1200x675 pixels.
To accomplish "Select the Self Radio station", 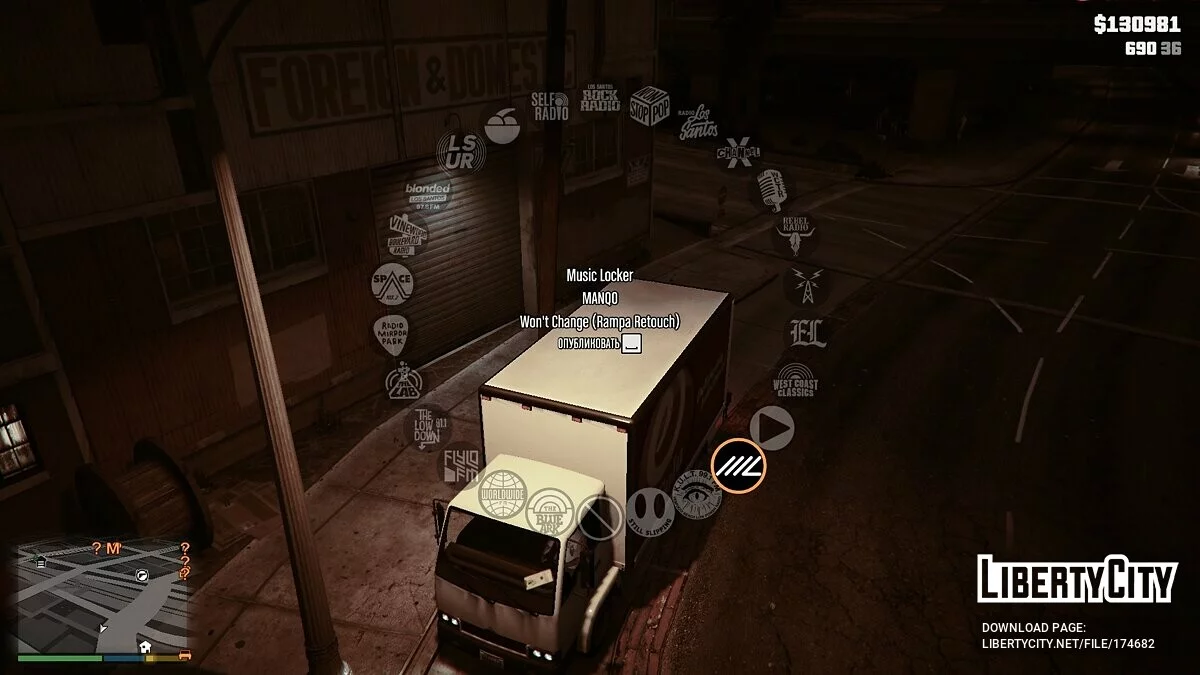I will (x=550, y=106).
